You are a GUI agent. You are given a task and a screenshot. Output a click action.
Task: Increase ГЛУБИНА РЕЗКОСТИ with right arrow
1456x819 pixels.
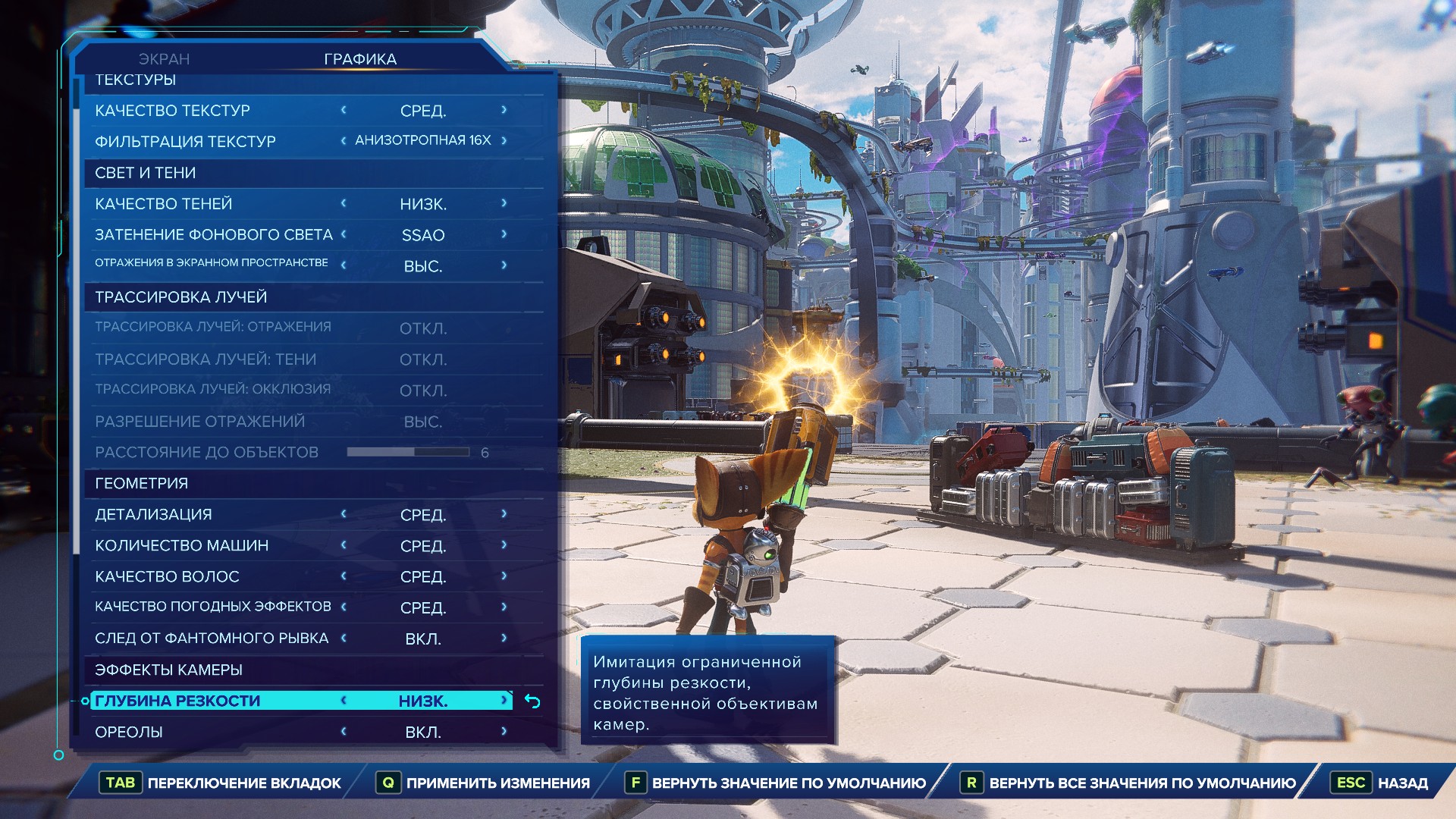[x=504, y=701]
